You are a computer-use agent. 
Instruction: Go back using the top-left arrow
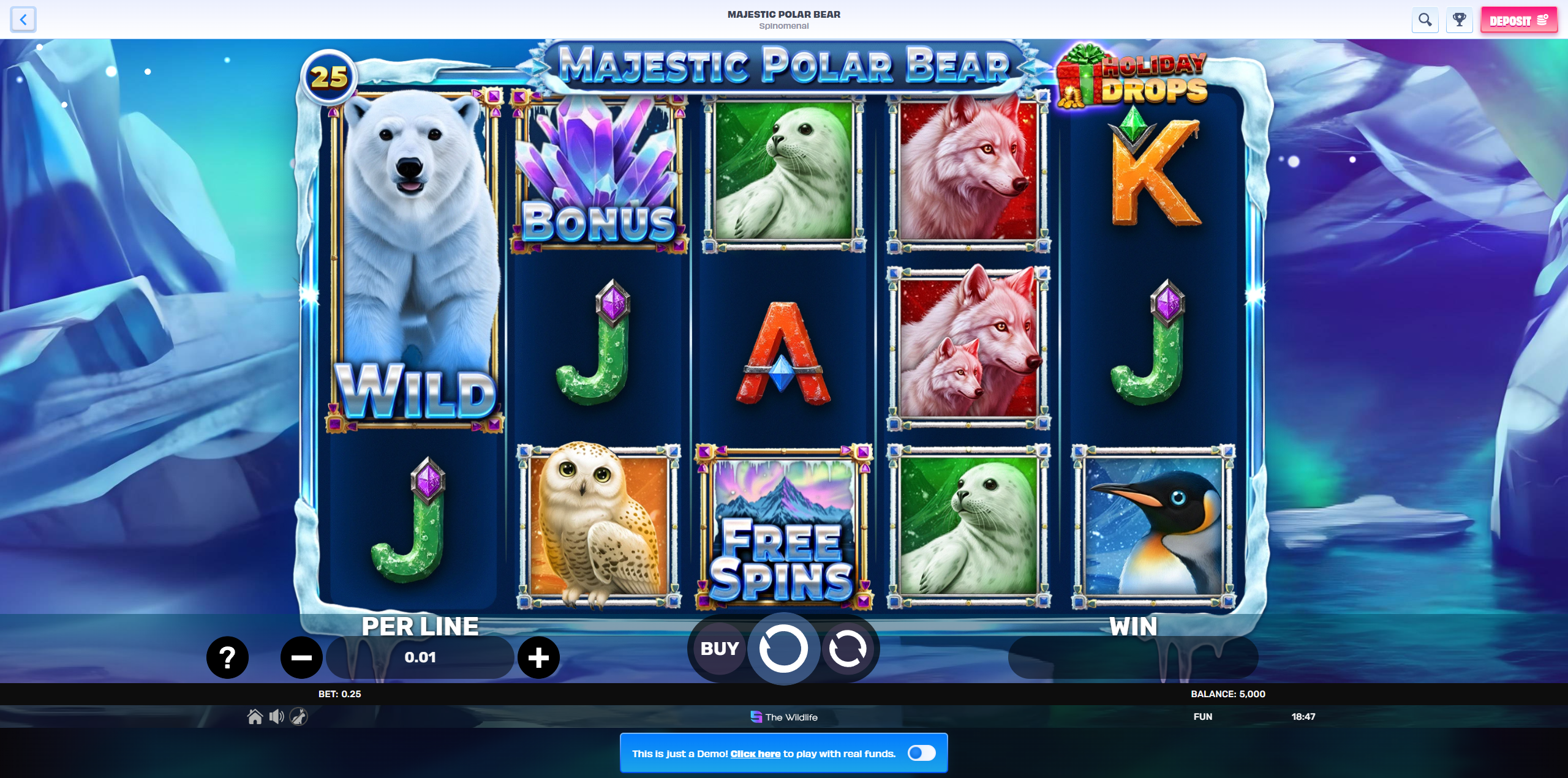(x=23, y=20)
